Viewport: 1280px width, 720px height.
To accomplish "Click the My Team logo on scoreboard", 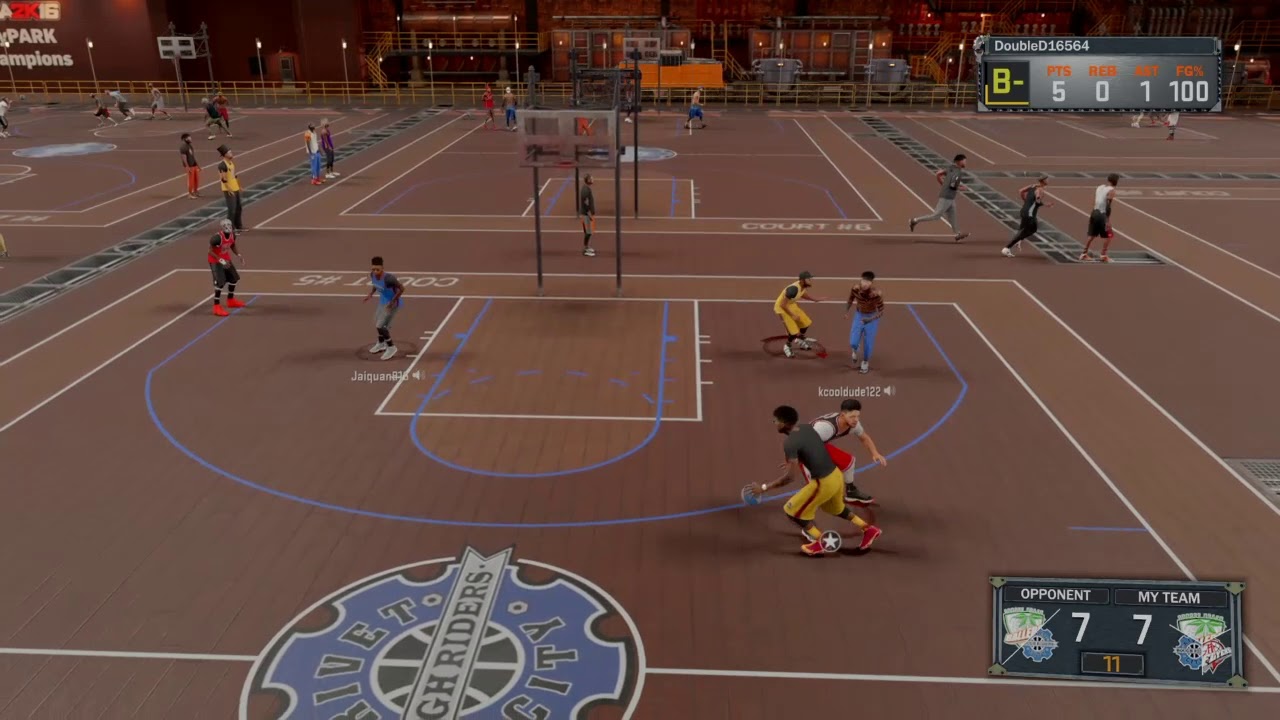I will (1201, 641).
